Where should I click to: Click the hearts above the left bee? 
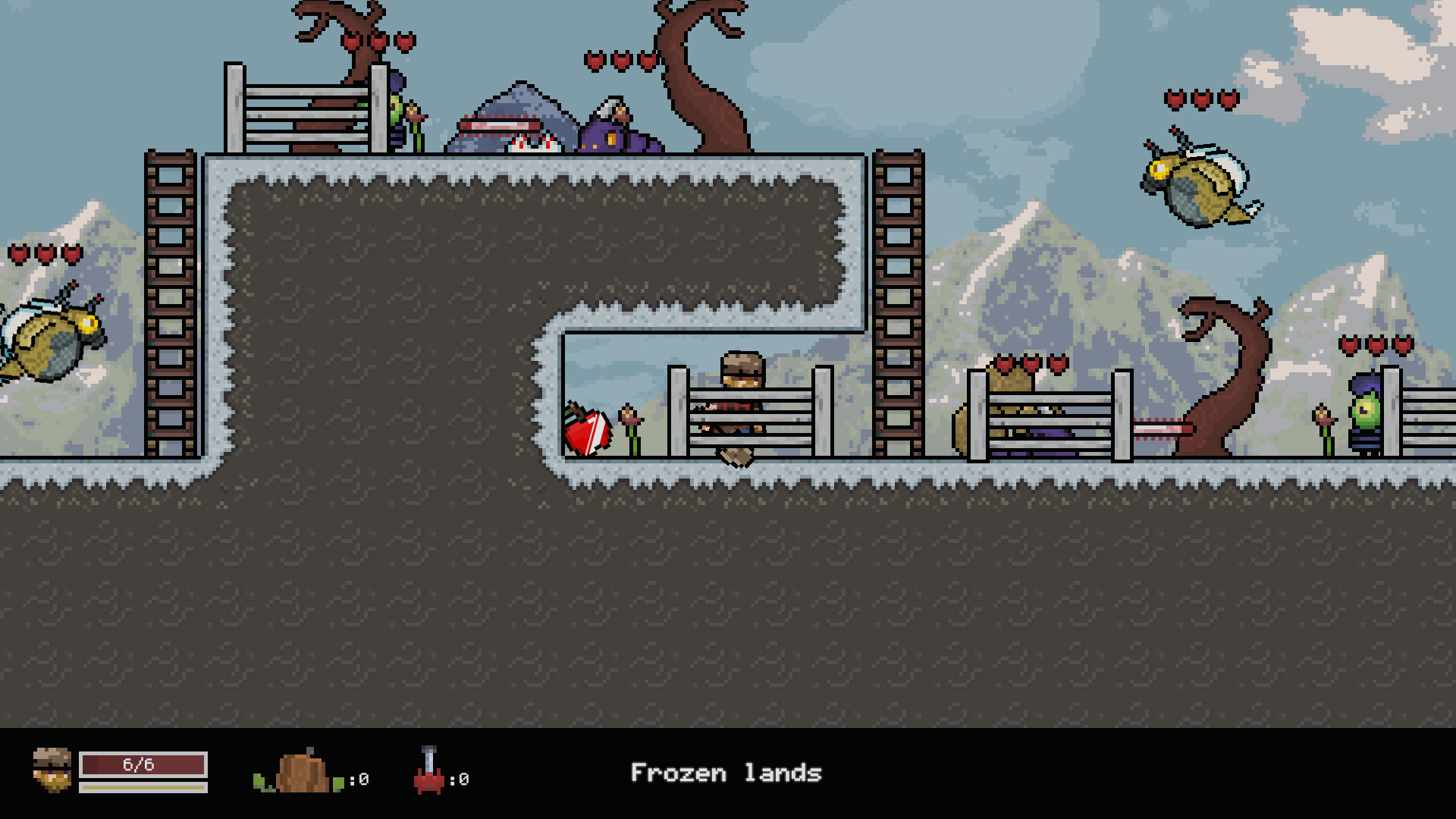tap(43, 253)
